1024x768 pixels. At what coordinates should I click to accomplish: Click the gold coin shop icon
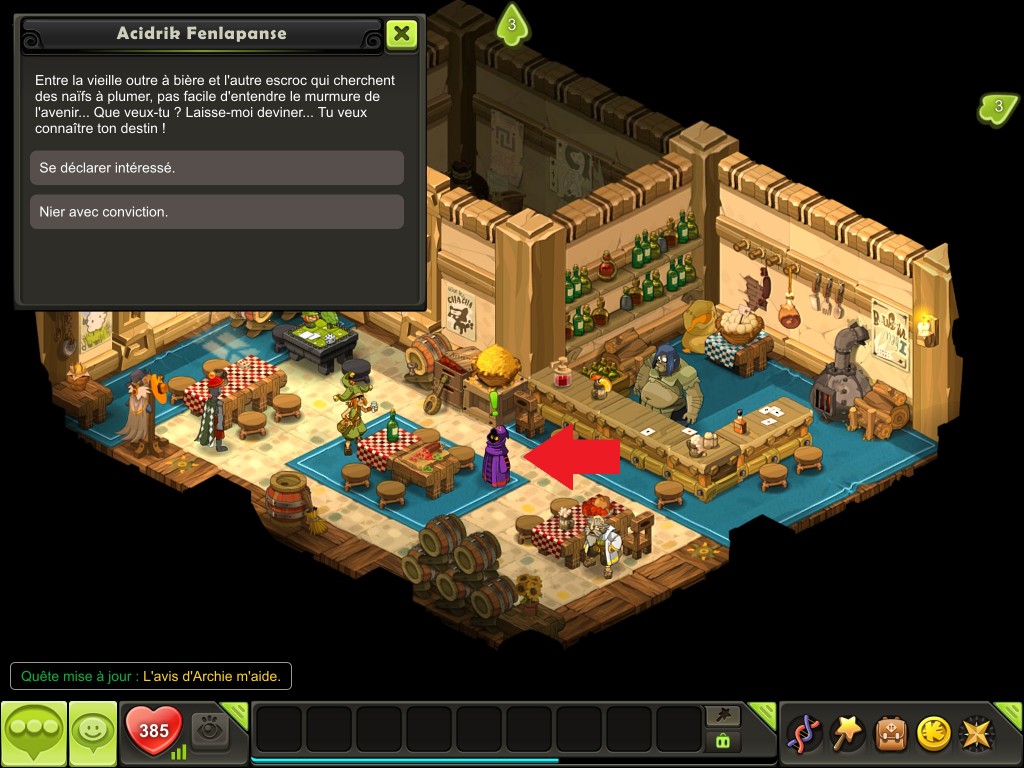pyautogui.click(x=934, y=733)
